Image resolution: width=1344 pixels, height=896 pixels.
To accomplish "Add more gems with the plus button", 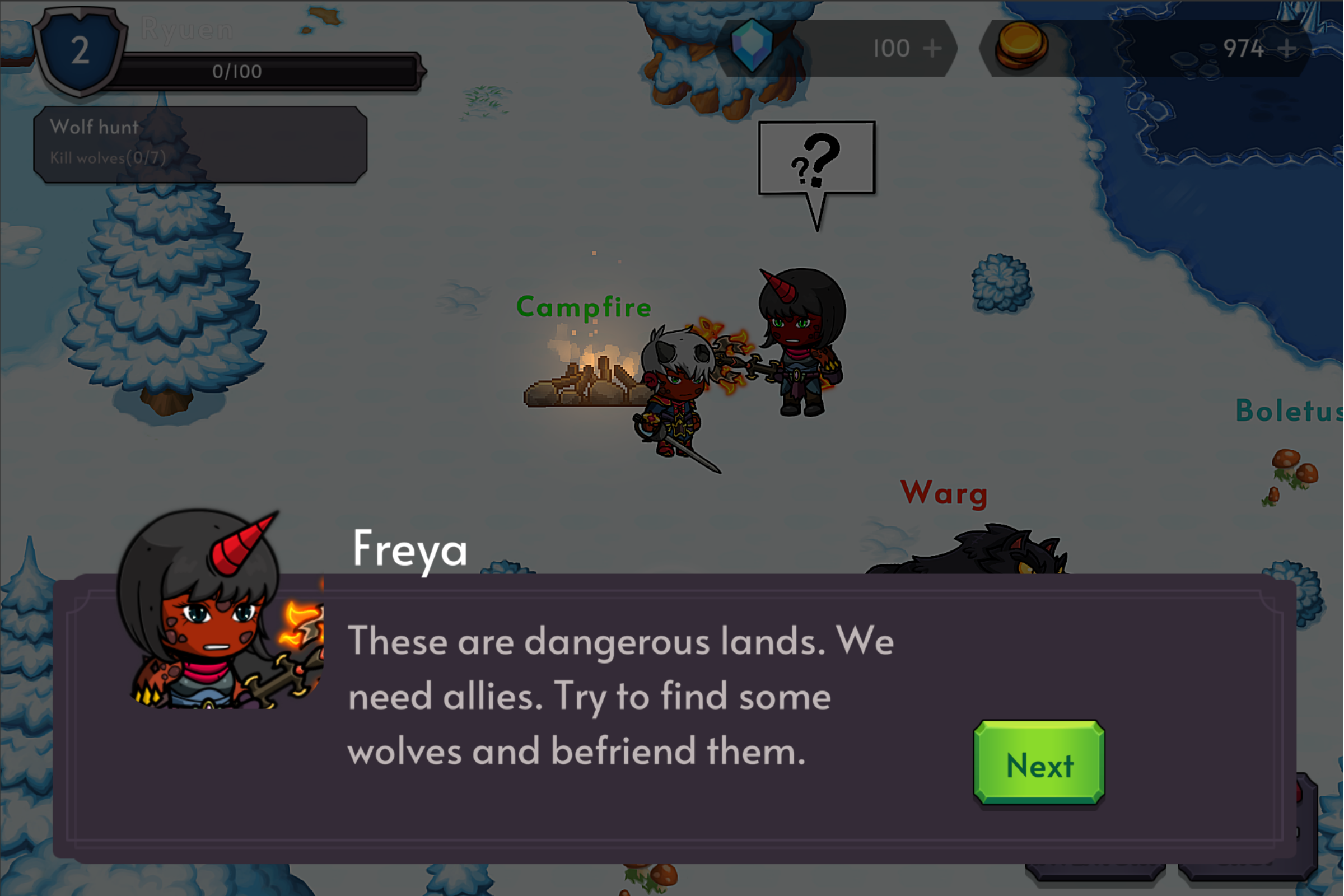I will point(932,49).
